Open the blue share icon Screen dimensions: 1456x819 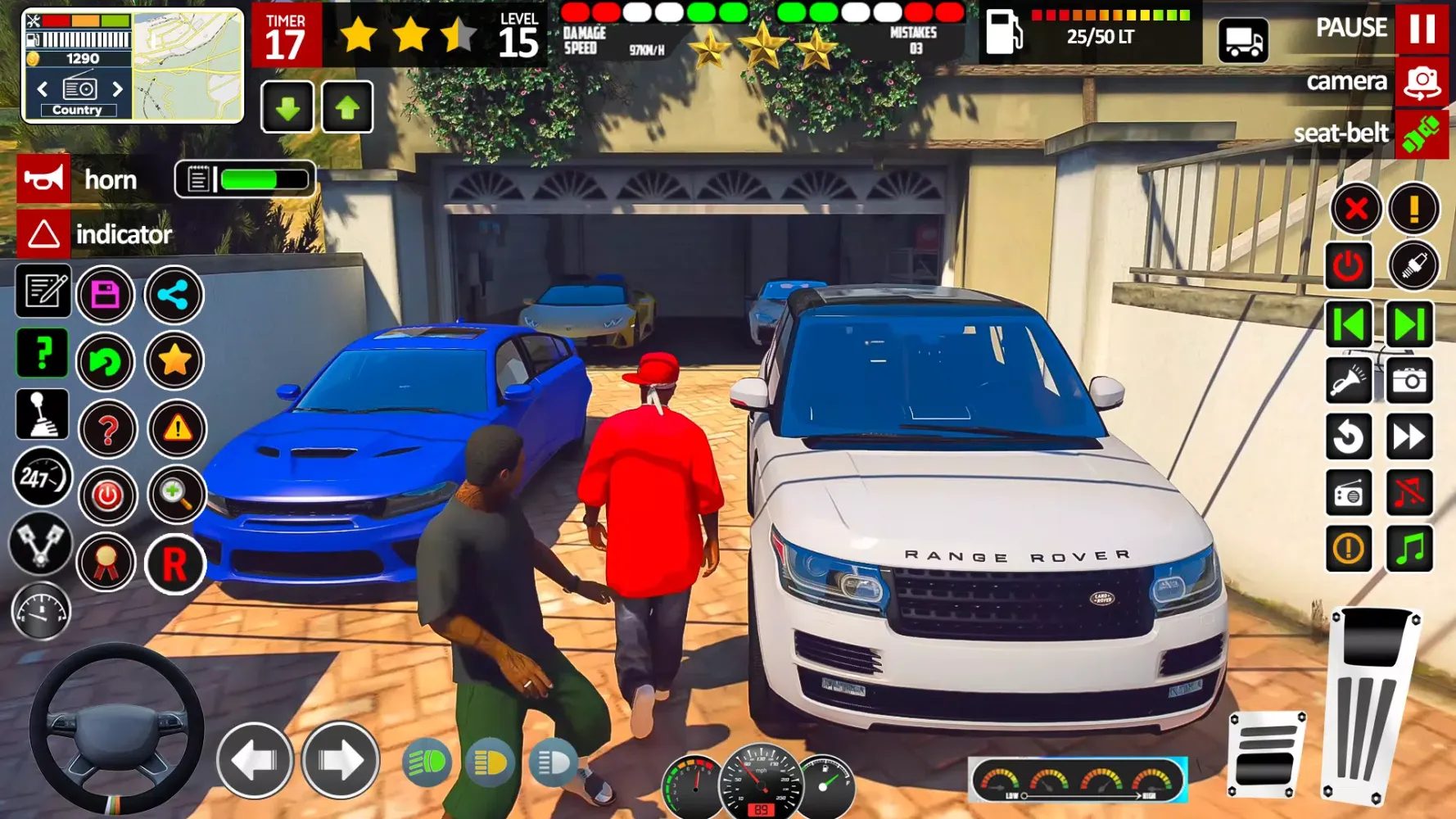[x=174, y=294]
